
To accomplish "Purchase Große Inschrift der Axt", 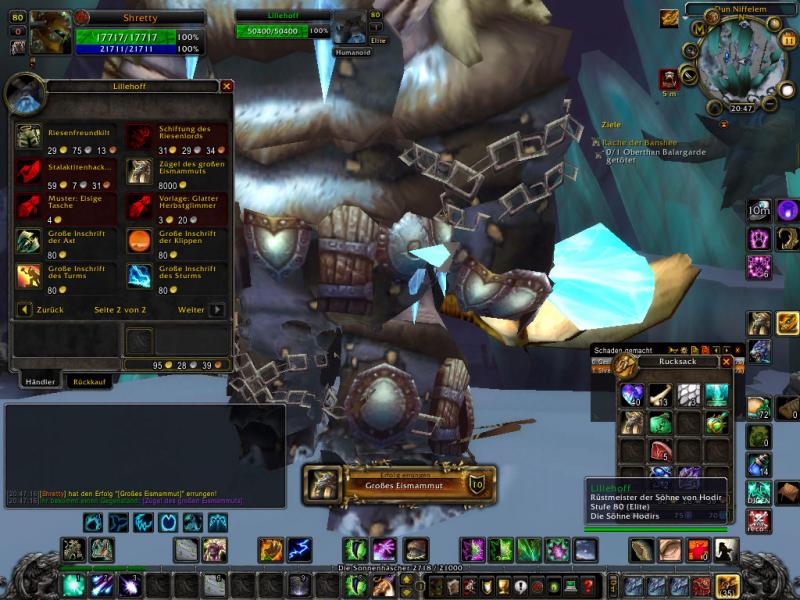I will (29, 240).
